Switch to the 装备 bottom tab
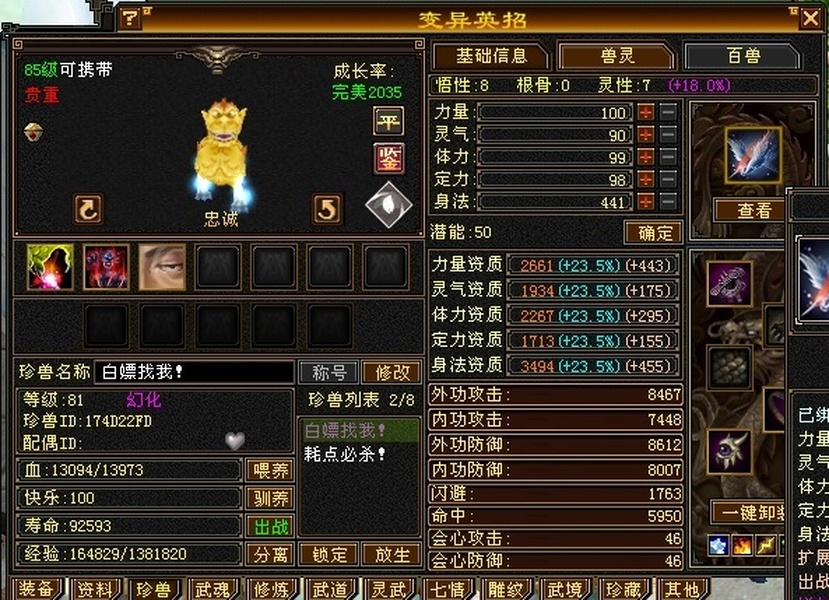The height and width of the screenshot is (600, 829). tap(37, 589)
